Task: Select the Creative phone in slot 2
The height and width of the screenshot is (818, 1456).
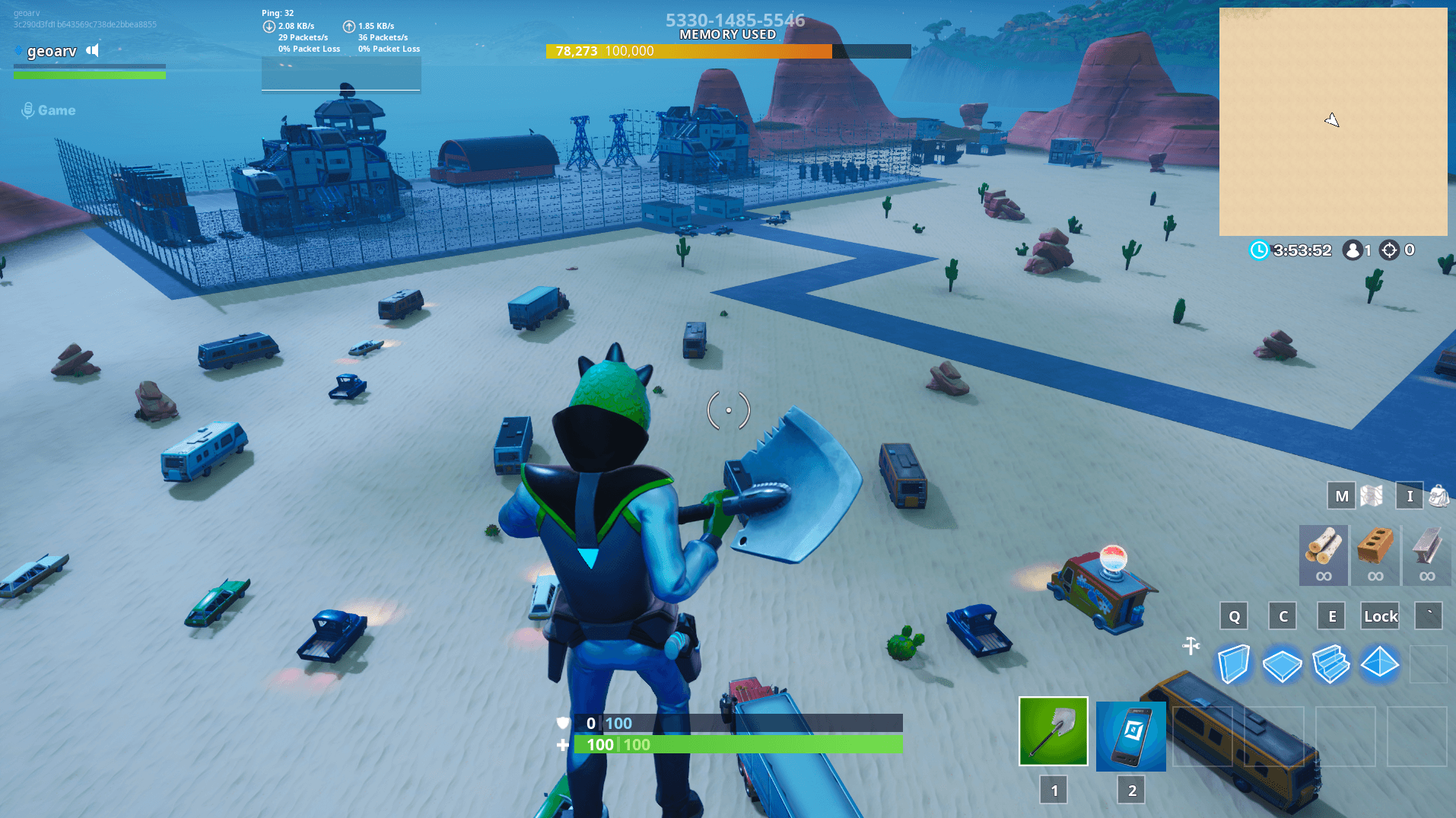Action: [1130, 736]
